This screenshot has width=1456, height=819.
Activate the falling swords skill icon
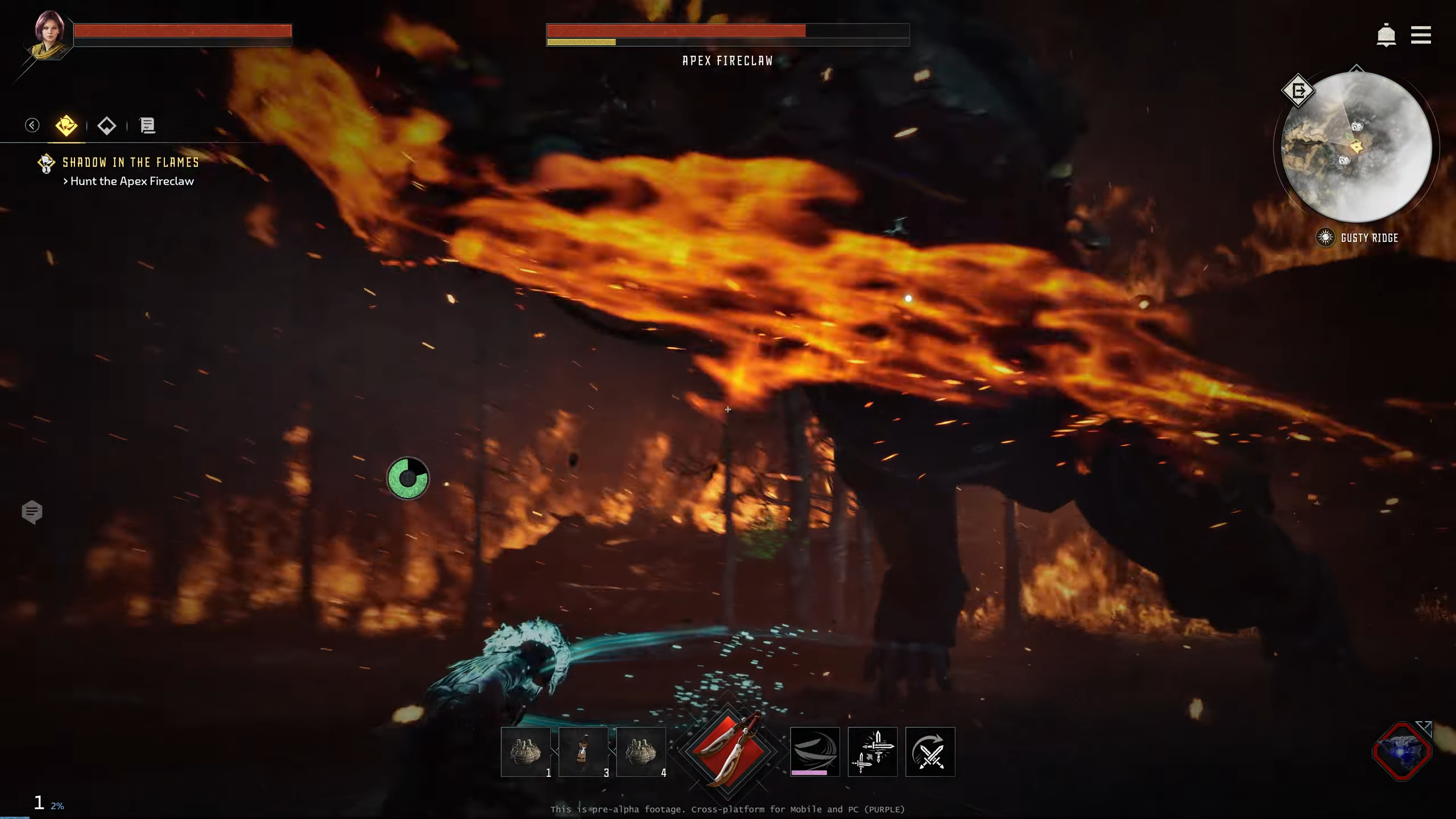[x=872, y=751]
